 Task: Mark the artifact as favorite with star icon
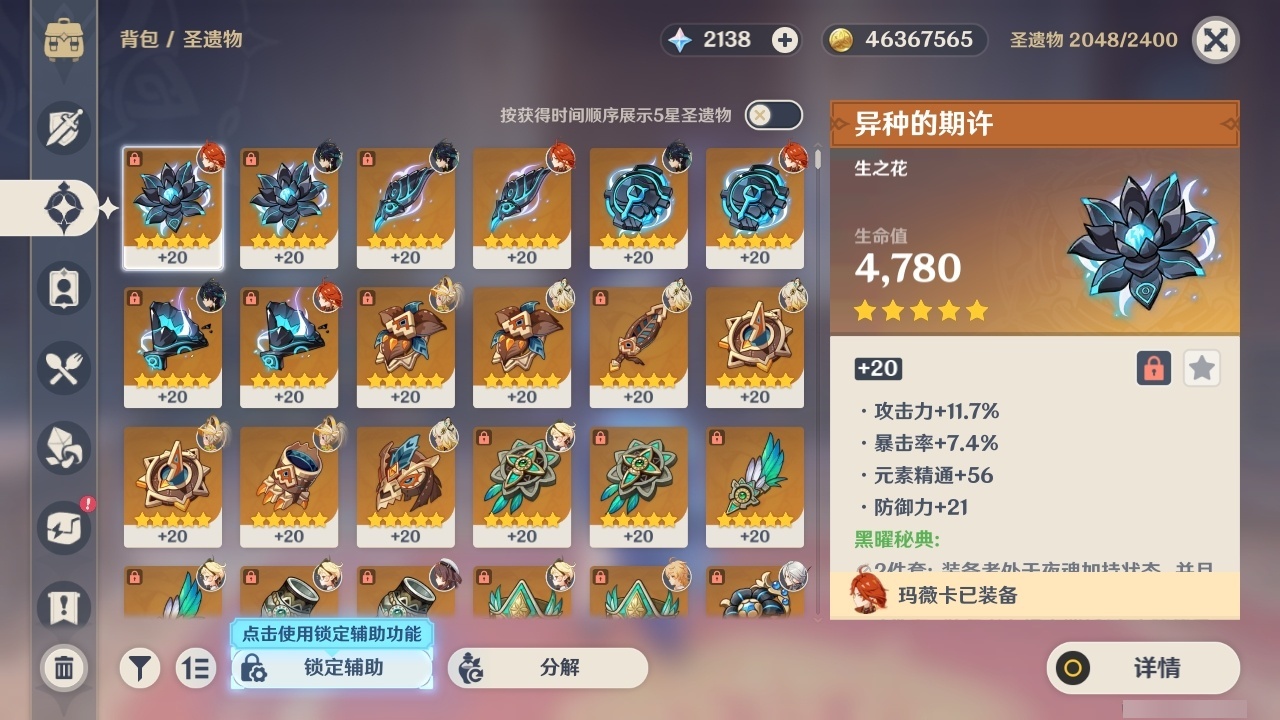[1201, 368]
